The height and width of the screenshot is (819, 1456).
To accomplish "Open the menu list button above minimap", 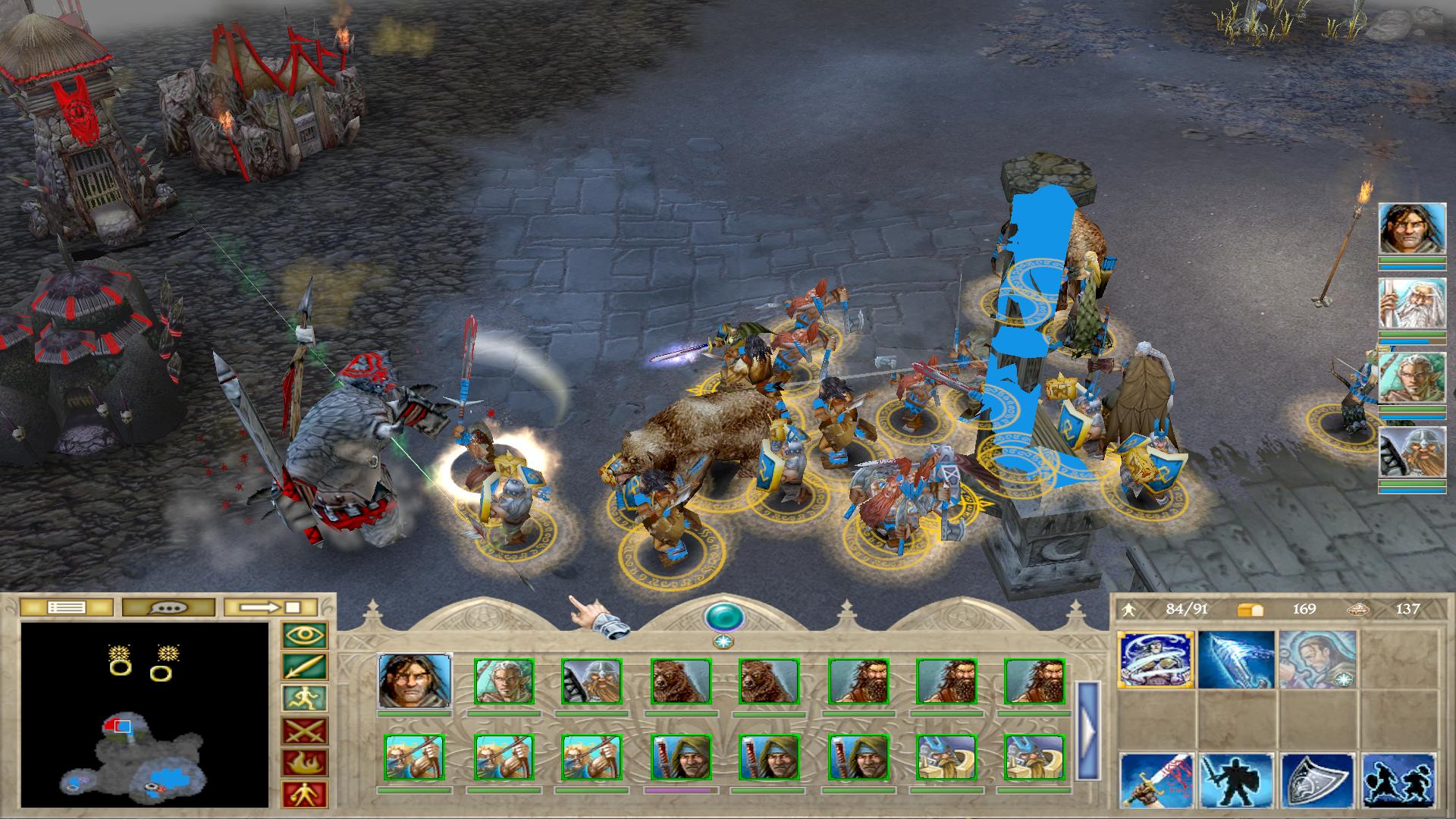I will point(66,607).
